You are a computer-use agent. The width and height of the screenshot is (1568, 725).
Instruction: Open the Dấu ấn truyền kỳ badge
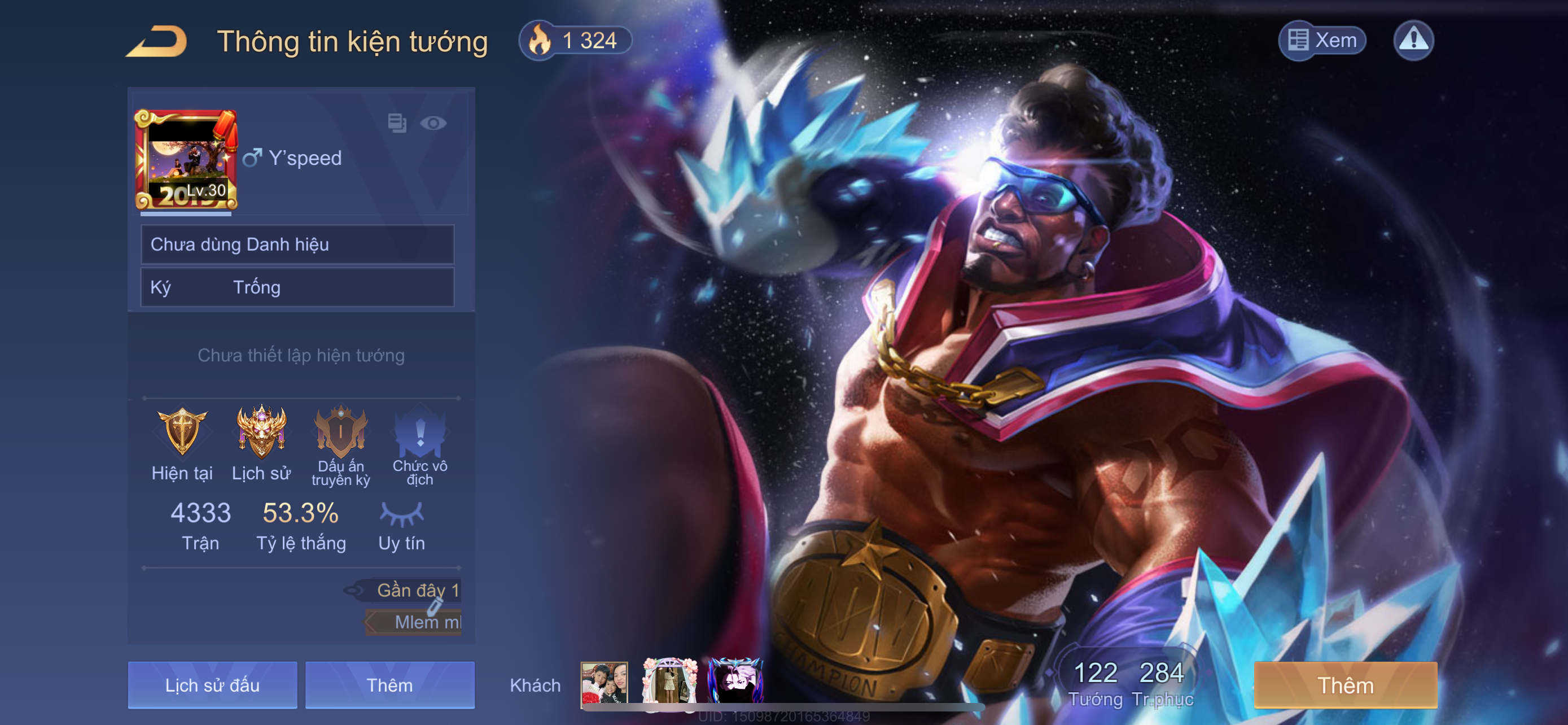tap(340, 432)
